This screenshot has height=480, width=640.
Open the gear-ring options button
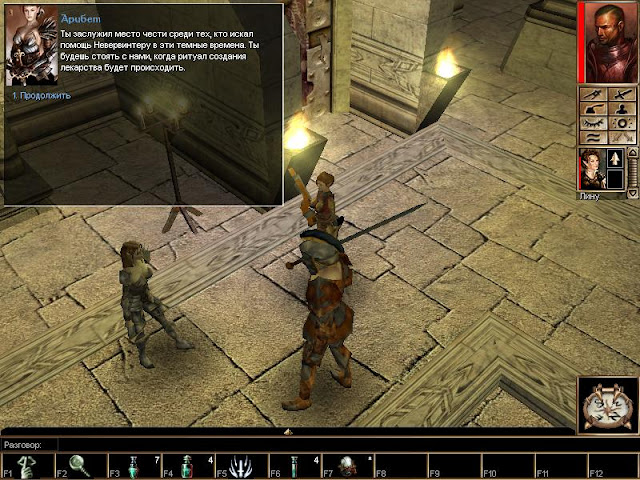[x=622, y=123]
